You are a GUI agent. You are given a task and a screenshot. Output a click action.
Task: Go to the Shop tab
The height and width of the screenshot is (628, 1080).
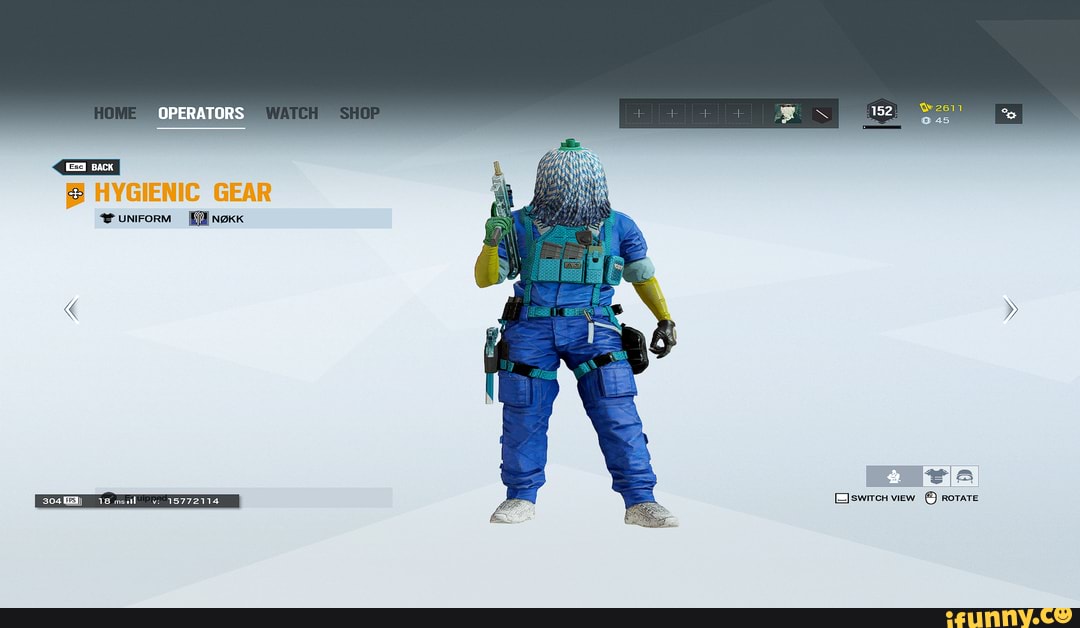[359, 113]
